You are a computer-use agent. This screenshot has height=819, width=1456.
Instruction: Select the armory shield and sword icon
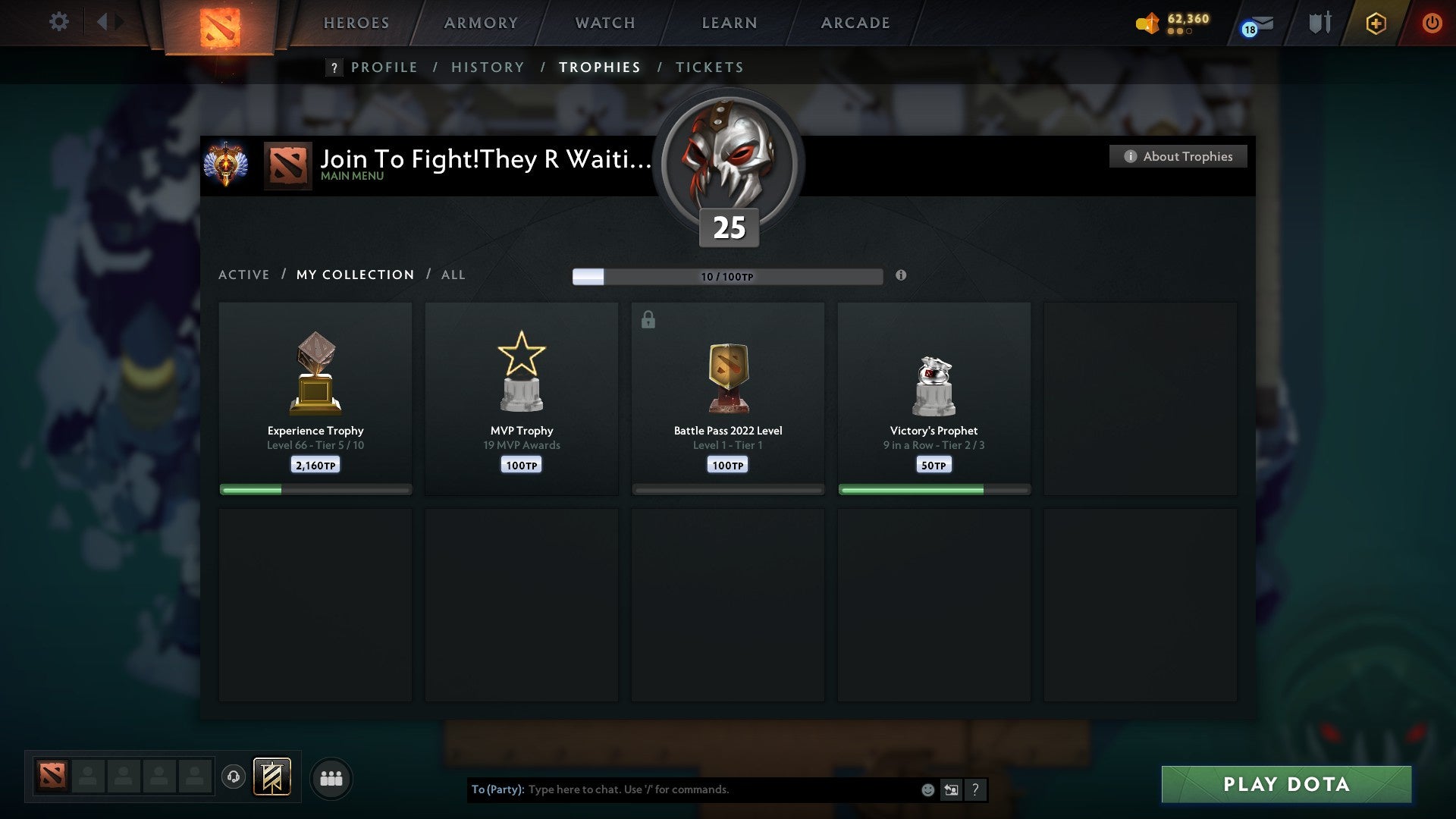coord(1319,23)
